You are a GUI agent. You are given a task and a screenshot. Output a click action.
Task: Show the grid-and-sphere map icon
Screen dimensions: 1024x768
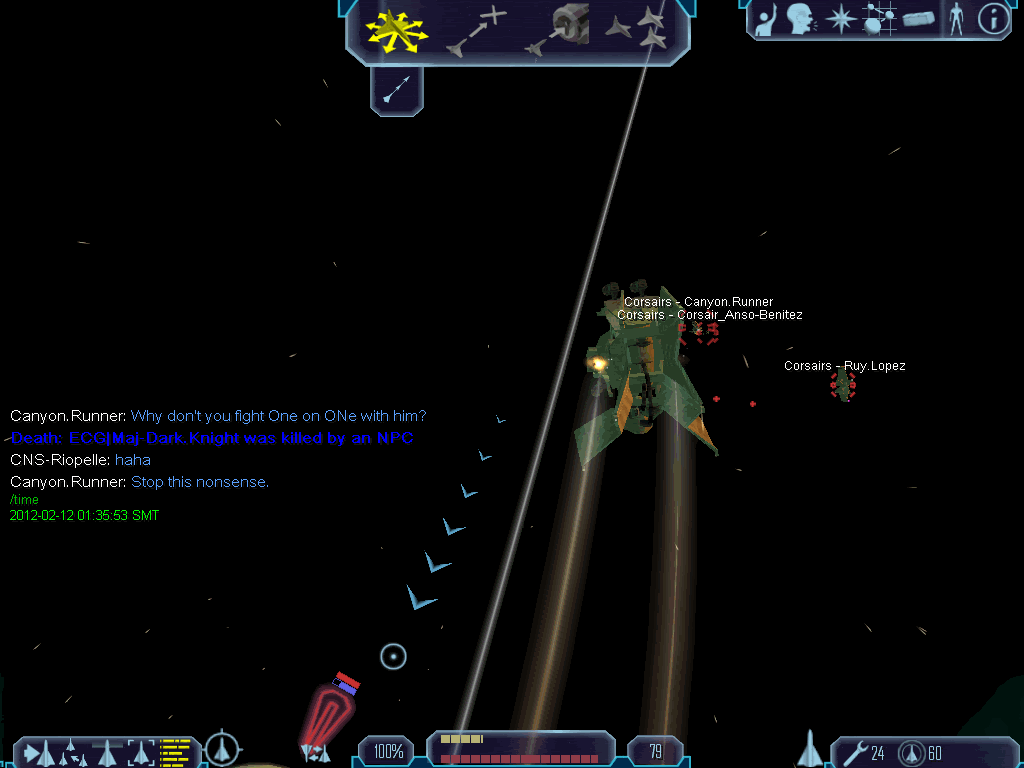click(879, 20)
